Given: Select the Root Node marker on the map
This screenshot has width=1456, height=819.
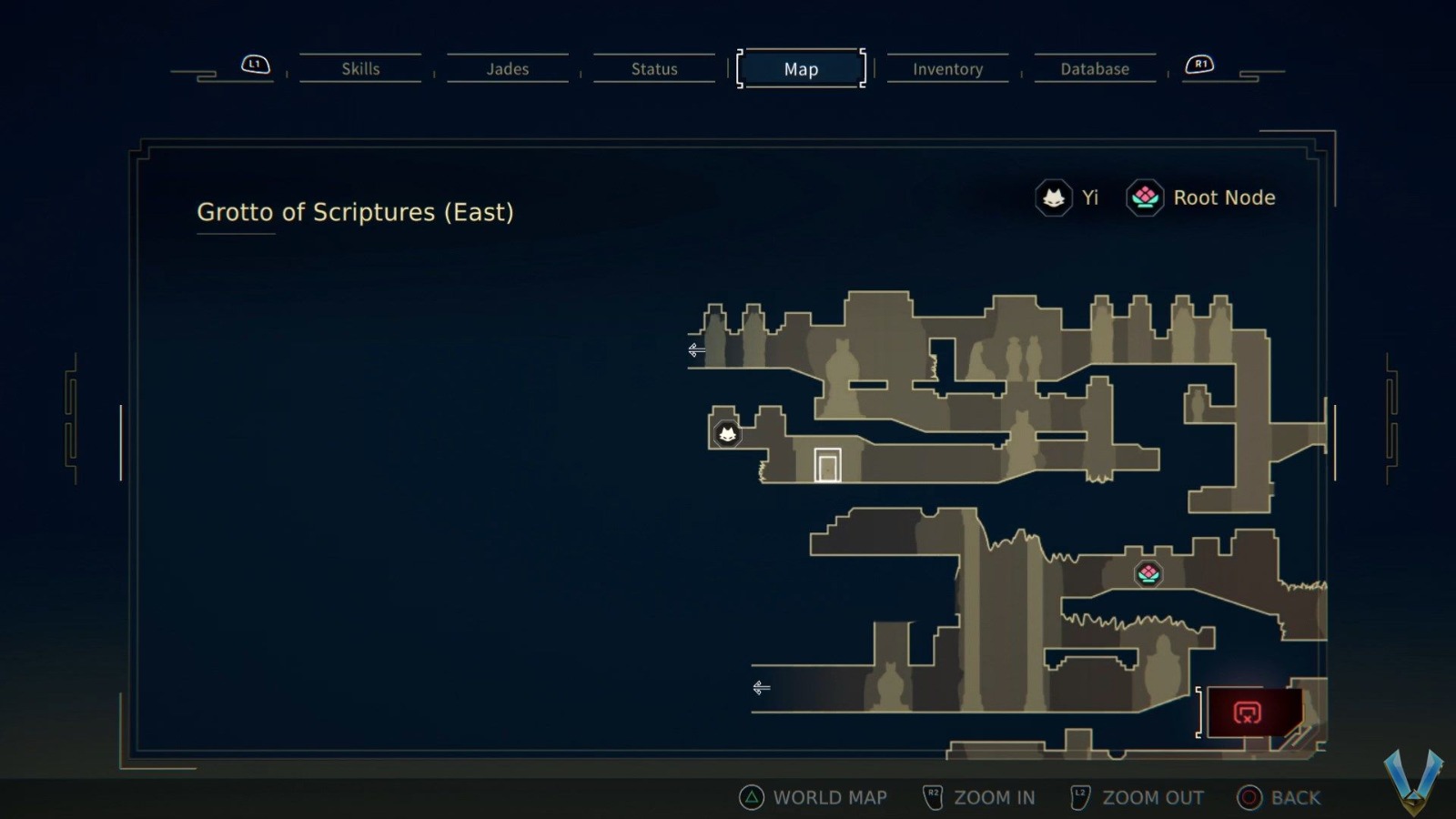Looking at the screenshot, I should point(1148,573).
